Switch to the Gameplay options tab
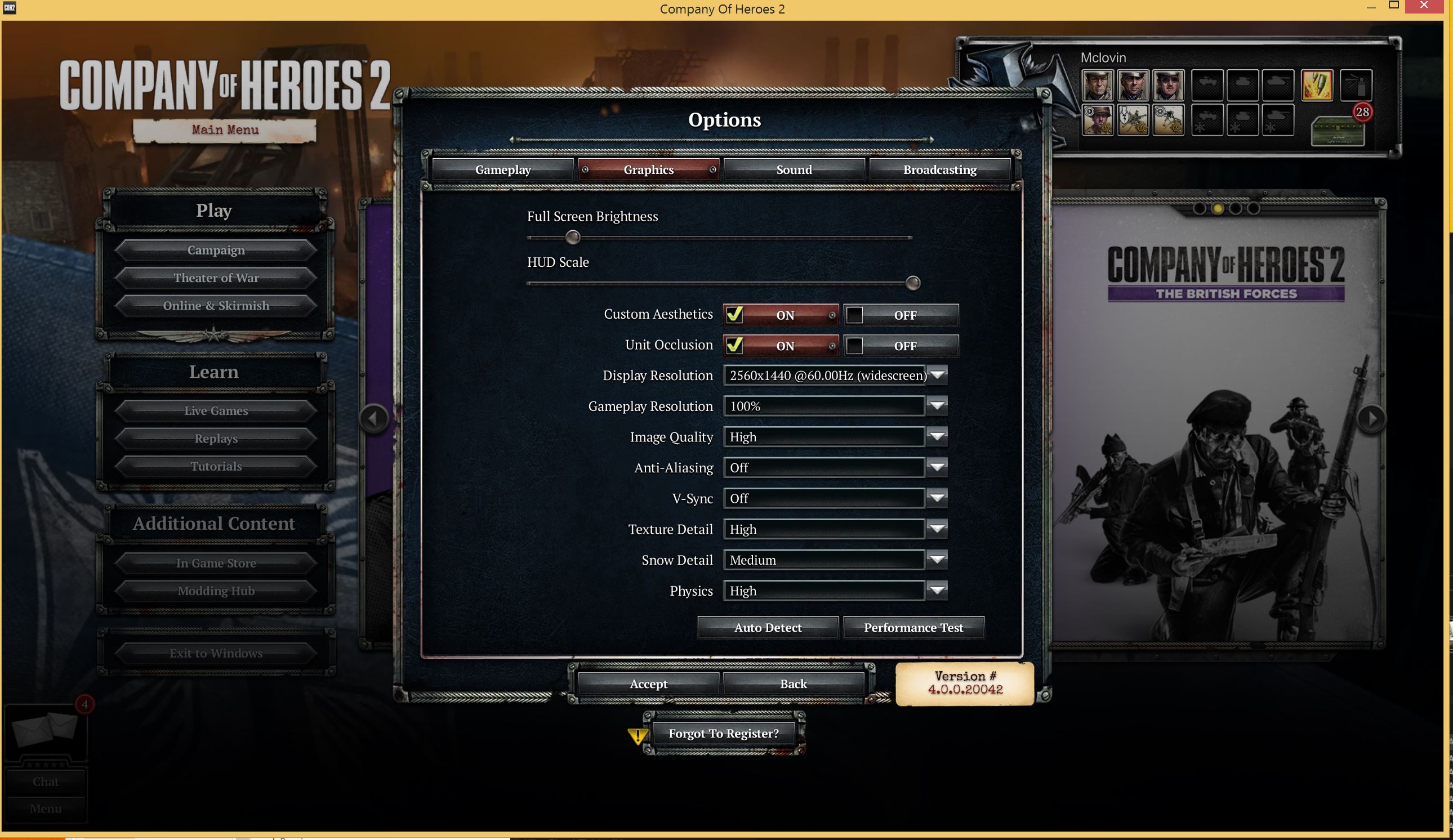Viewport: 1453px width, 840px height. [503, 169]
